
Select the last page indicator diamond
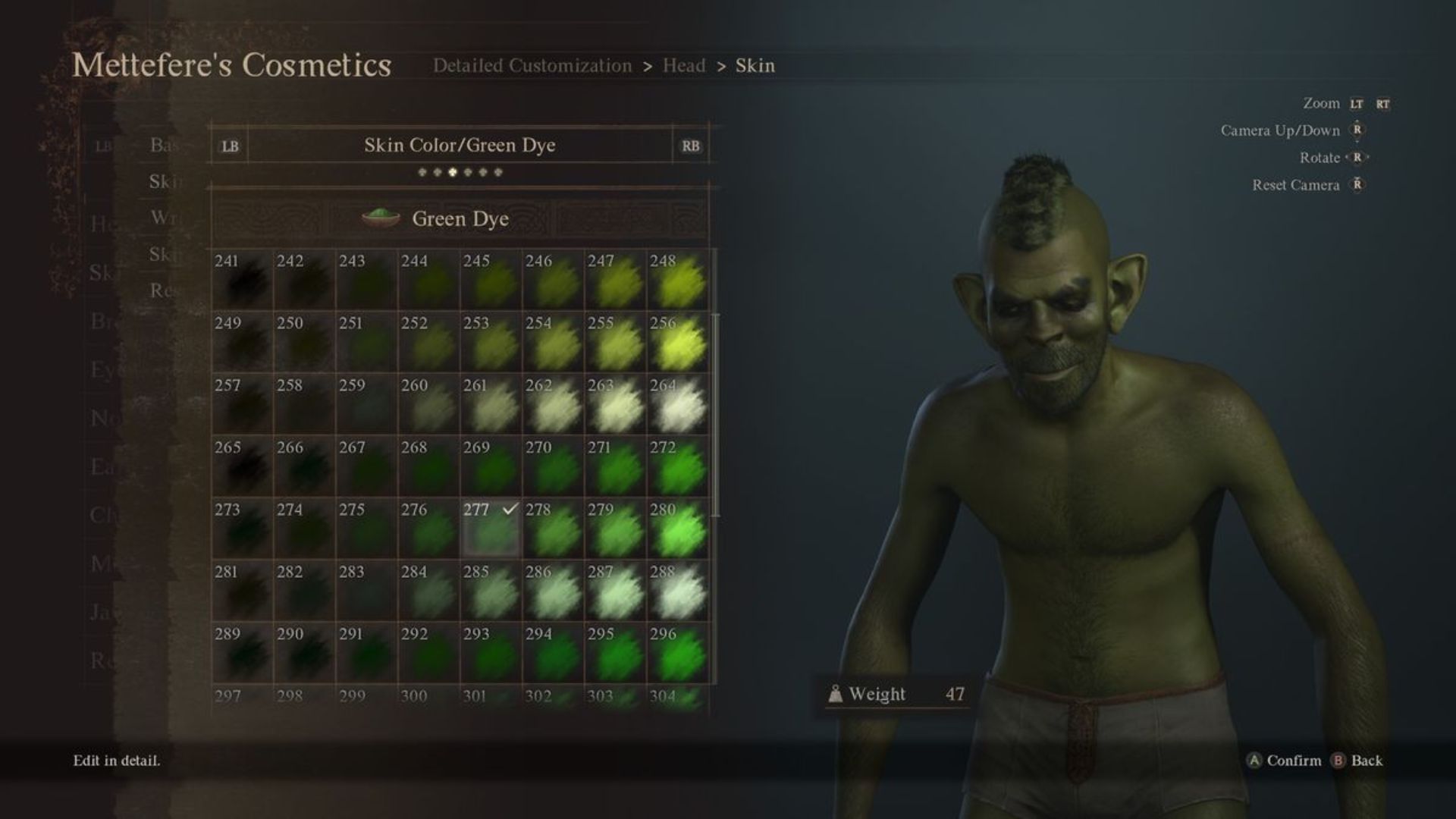[x=499, y=172]
